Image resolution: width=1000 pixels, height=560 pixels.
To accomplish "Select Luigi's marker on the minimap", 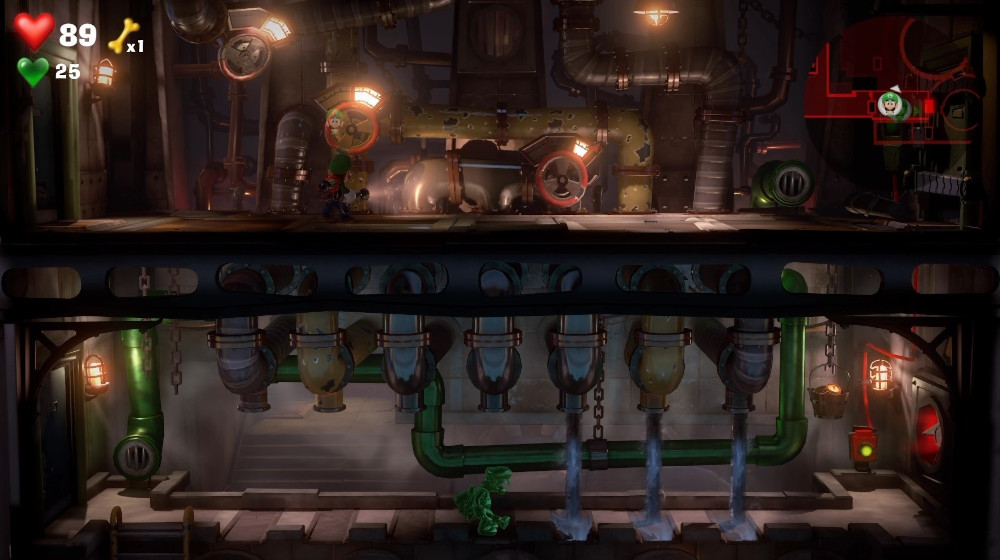I will [889, 103].
